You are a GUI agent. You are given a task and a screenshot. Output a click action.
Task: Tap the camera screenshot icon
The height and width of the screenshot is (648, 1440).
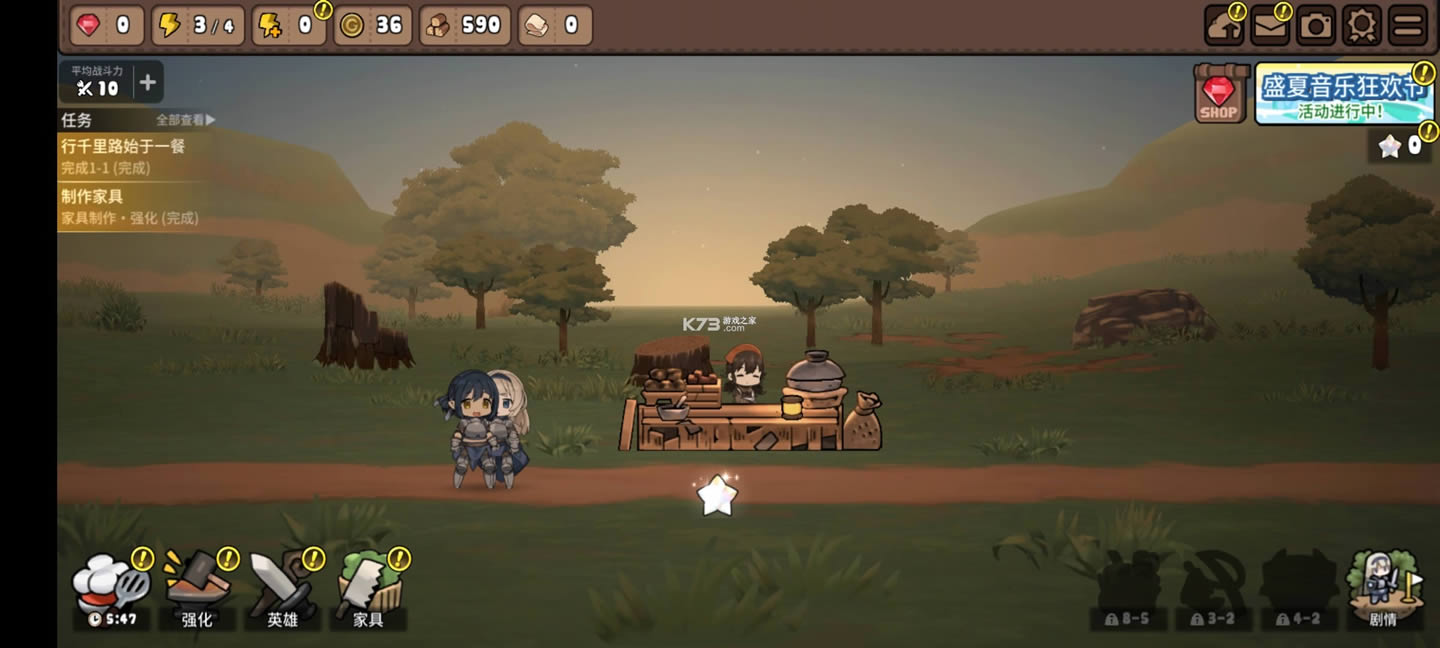click(x=1316, y=26)
